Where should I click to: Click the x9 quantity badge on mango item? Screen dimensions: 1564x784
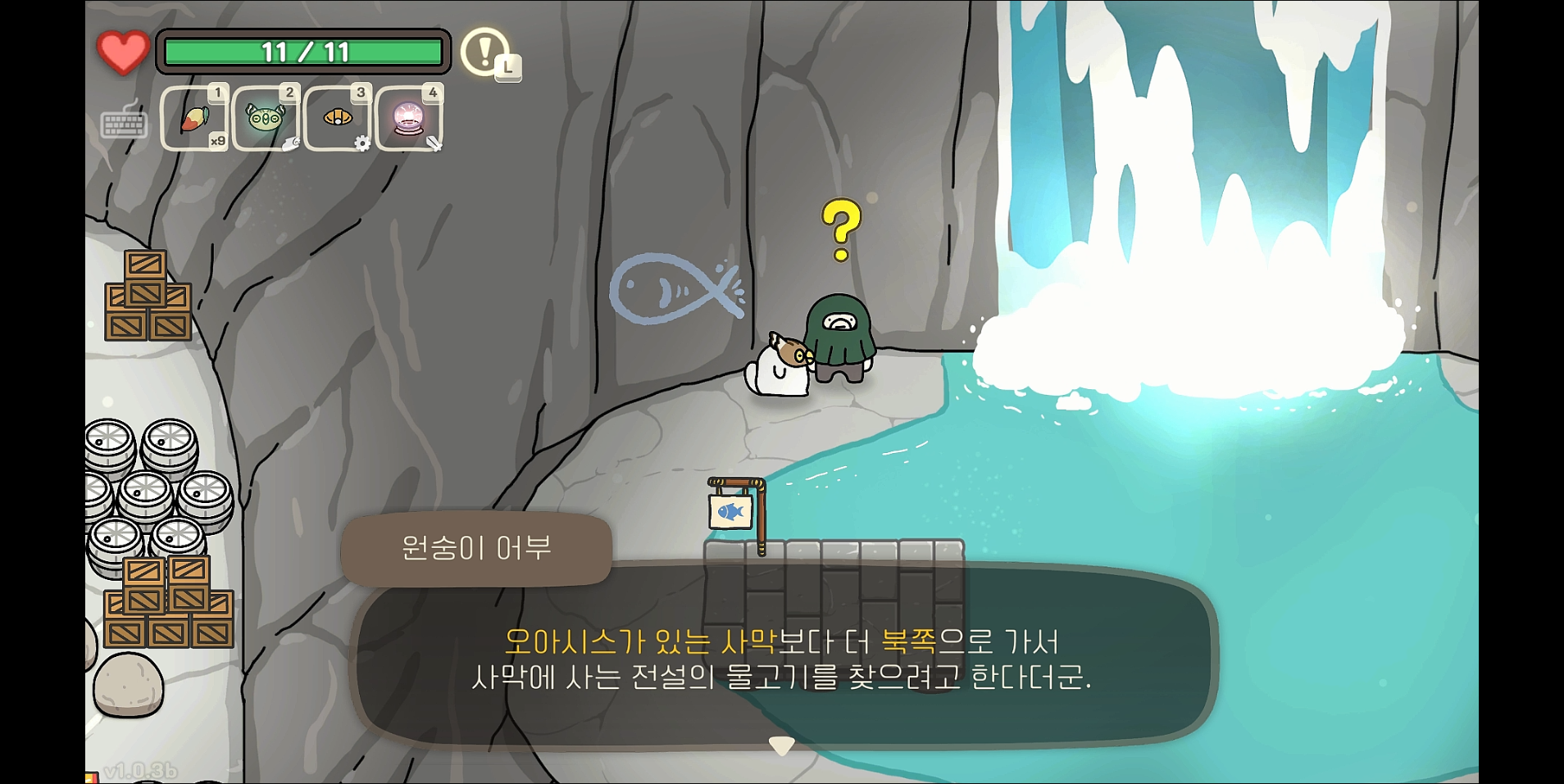click(219, 139)
